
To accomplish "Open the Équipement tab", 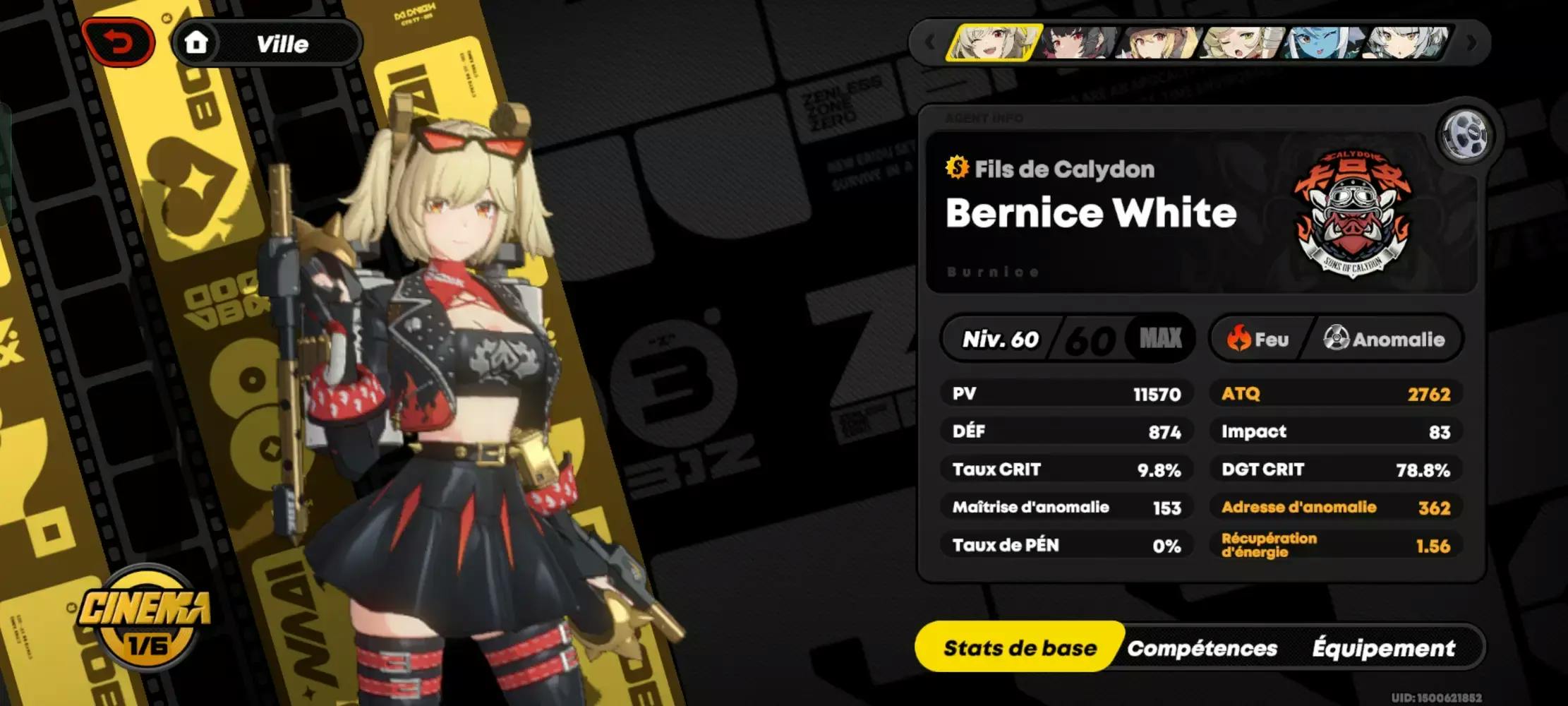I will 1383,648.
